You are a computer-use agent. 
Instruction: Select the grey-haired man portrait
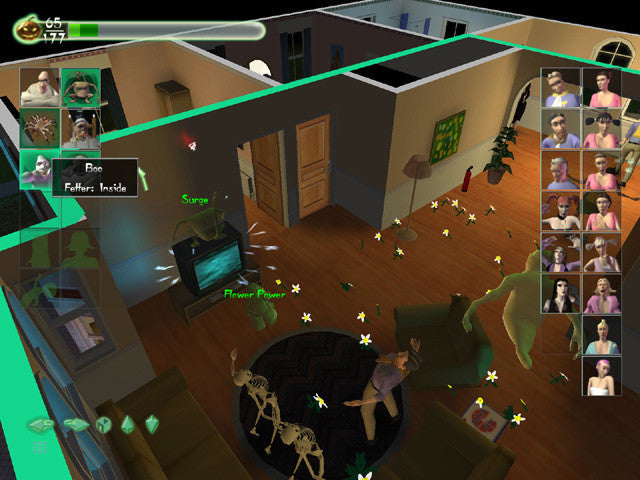[x=561, y=169]
